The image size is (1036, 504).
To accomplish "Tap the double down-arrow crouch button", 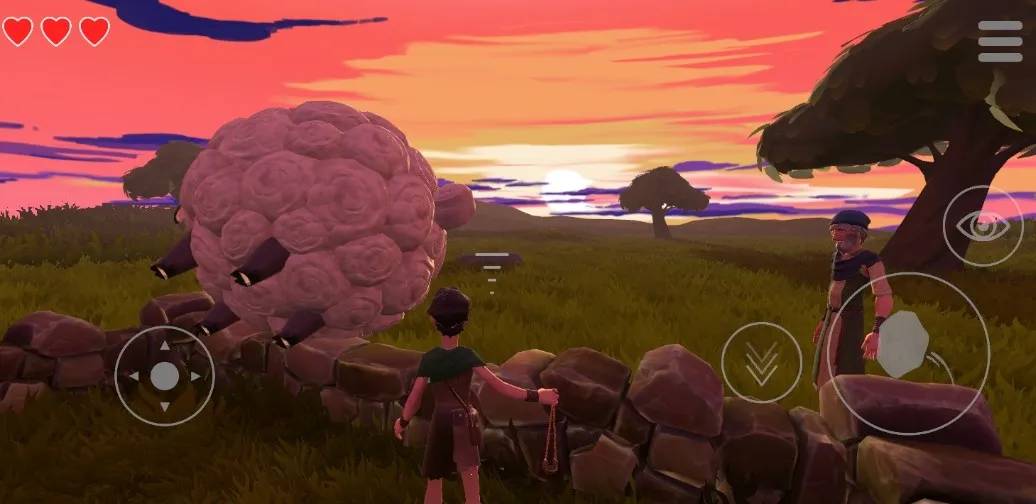I will (x=761, y=362).
